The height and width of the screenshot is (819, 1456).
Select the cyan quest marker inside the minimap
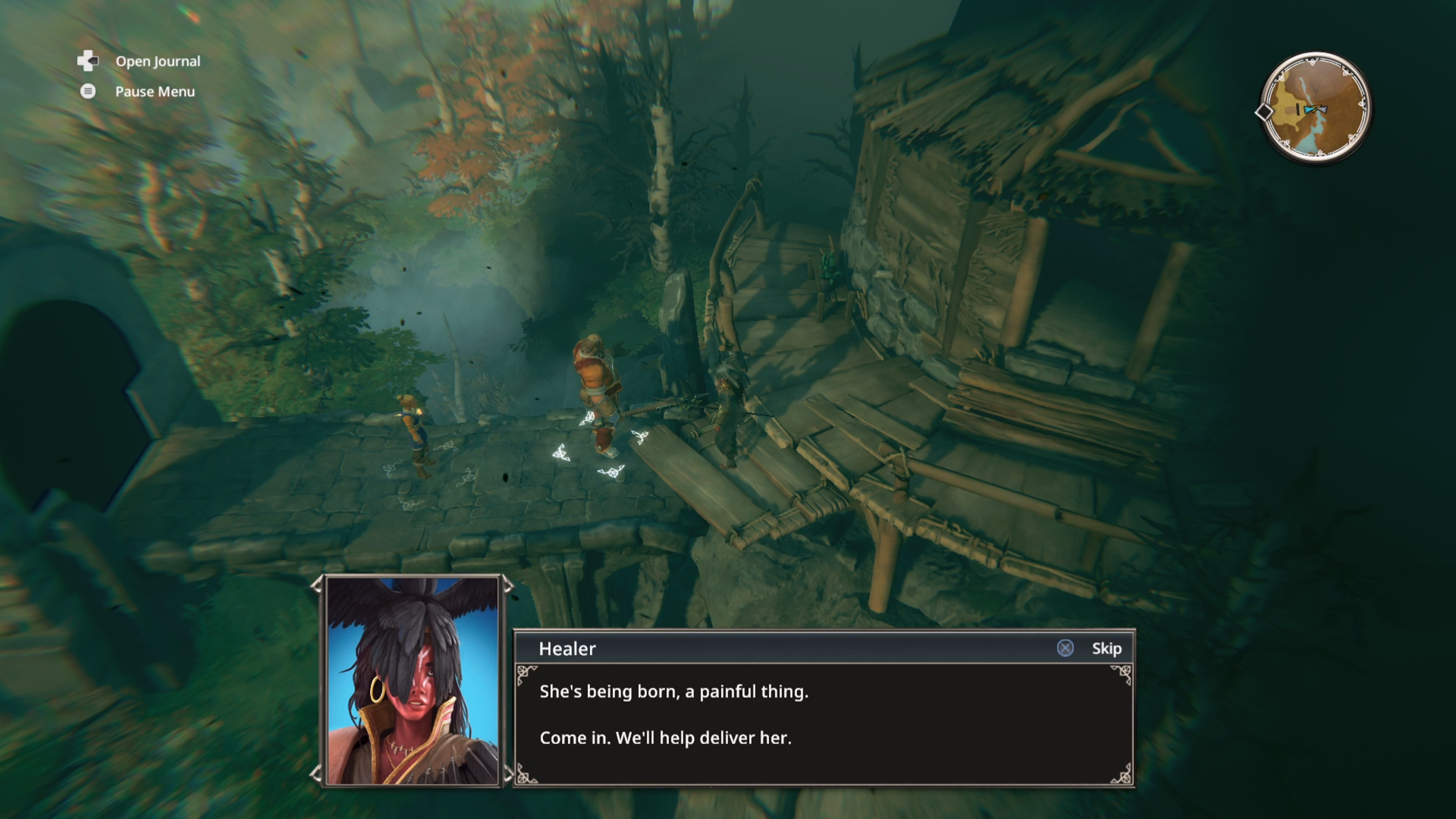pos(1309,110)
